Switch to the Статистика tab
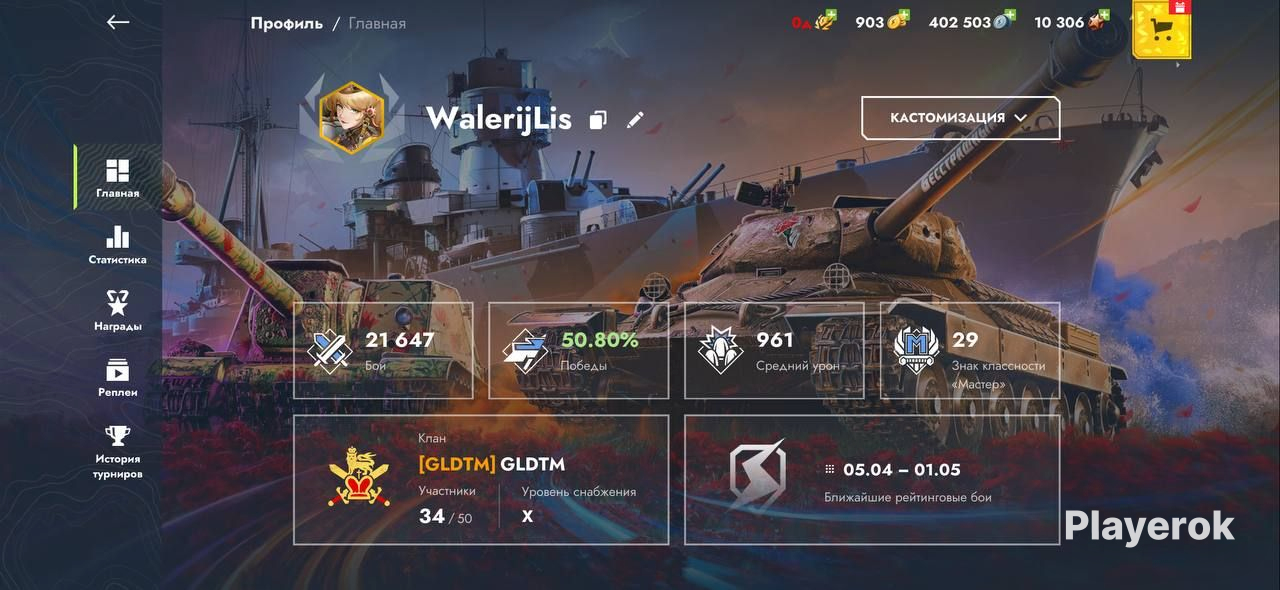The height and width of the screenshot is (590, 1280). 118,245
